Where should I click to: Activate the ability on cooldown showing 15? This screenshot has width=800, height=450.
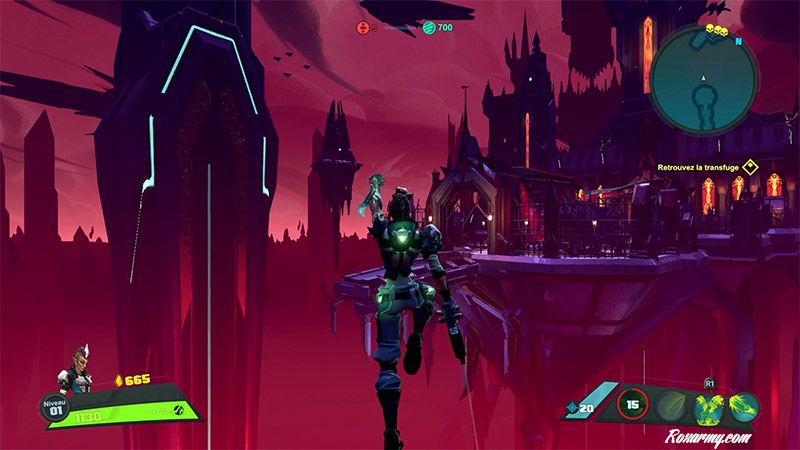tap(632, 405)
